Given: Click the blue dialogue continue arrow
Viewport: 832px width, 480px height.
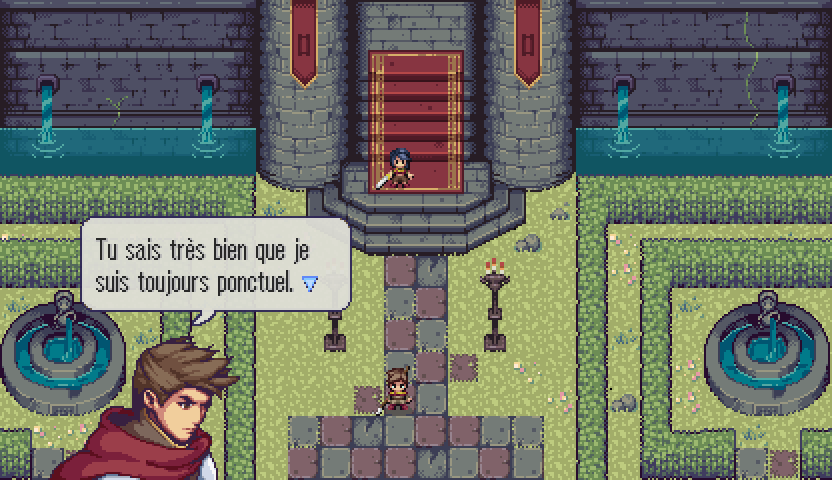Looking at the screenshot, I should pos(310,284).
